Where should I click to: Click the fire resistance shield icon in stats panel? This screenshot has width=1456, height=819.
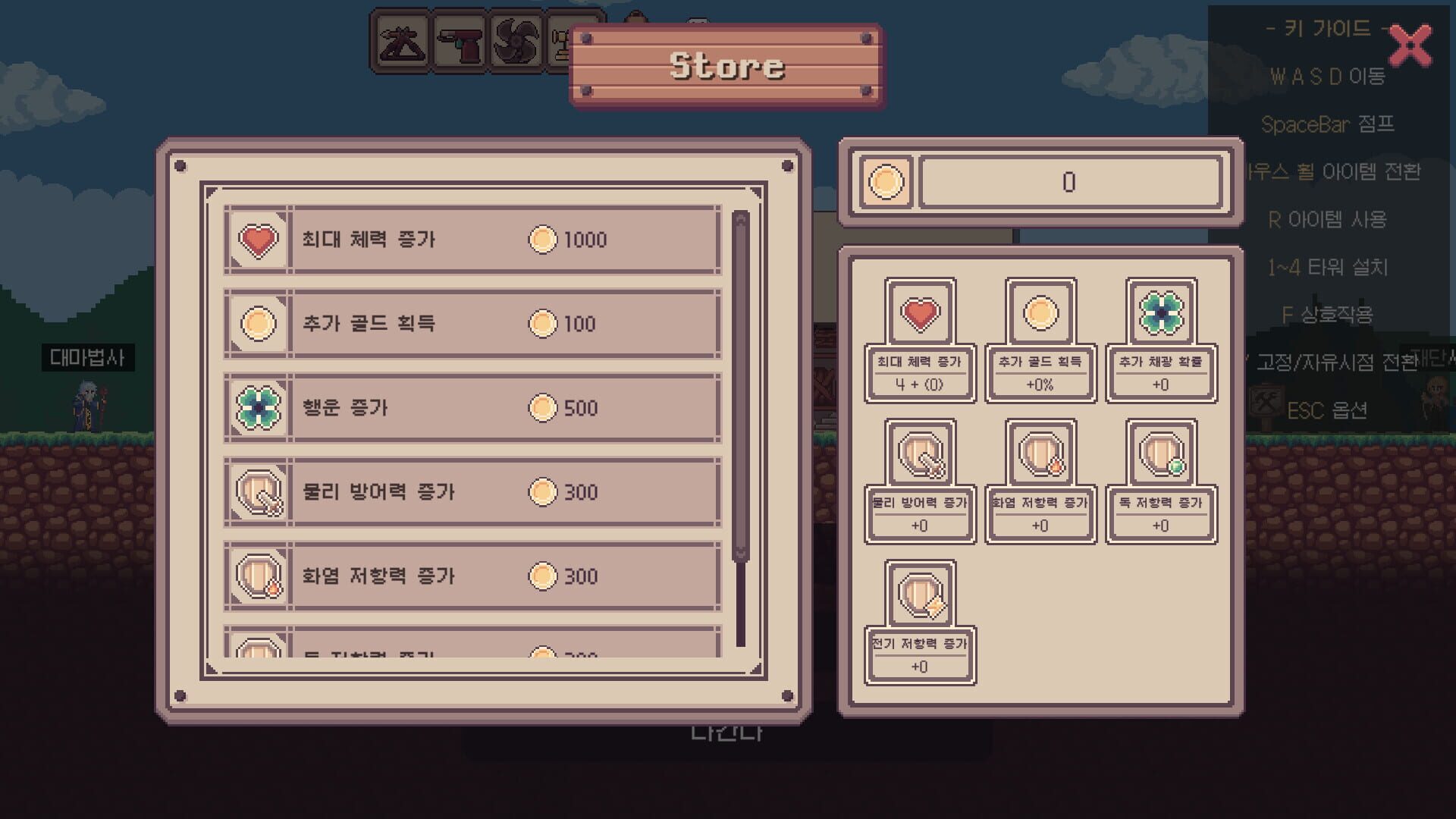tap(1040, 455)
